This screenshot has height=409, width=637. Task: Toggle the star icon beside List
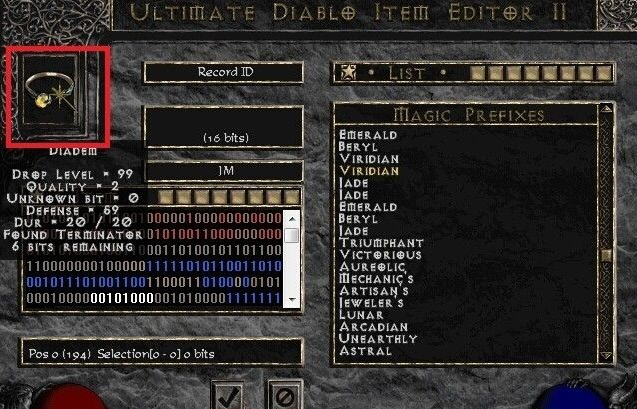click(348, 72)
